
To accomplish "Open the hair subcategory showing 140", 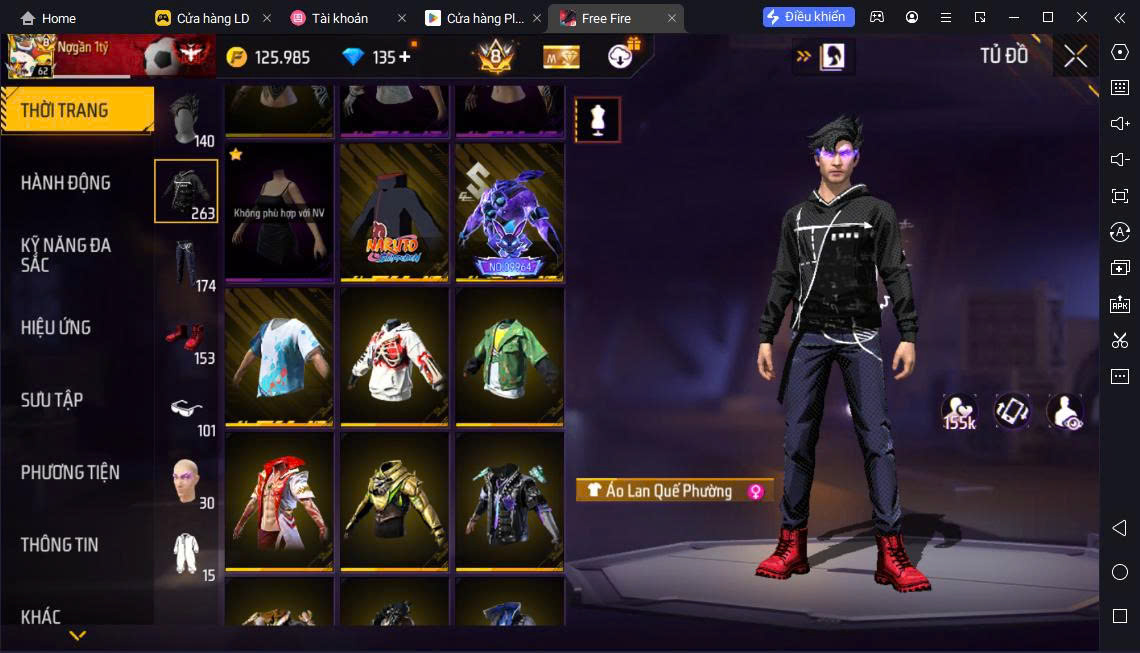I will click(x=186, y=118).
